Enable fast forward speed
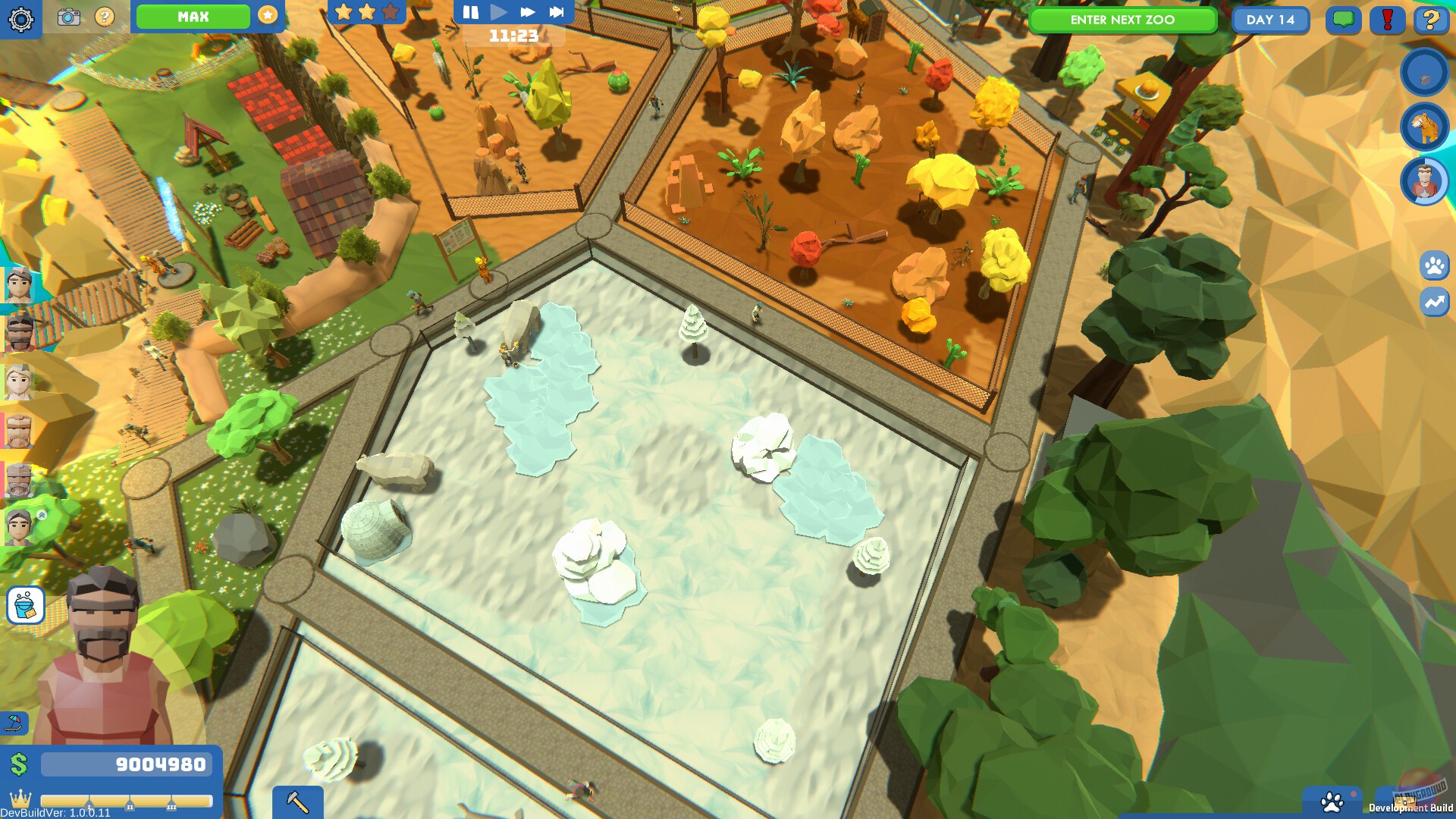The height and width of the screenshot is (819, 1456). point(529,12)
